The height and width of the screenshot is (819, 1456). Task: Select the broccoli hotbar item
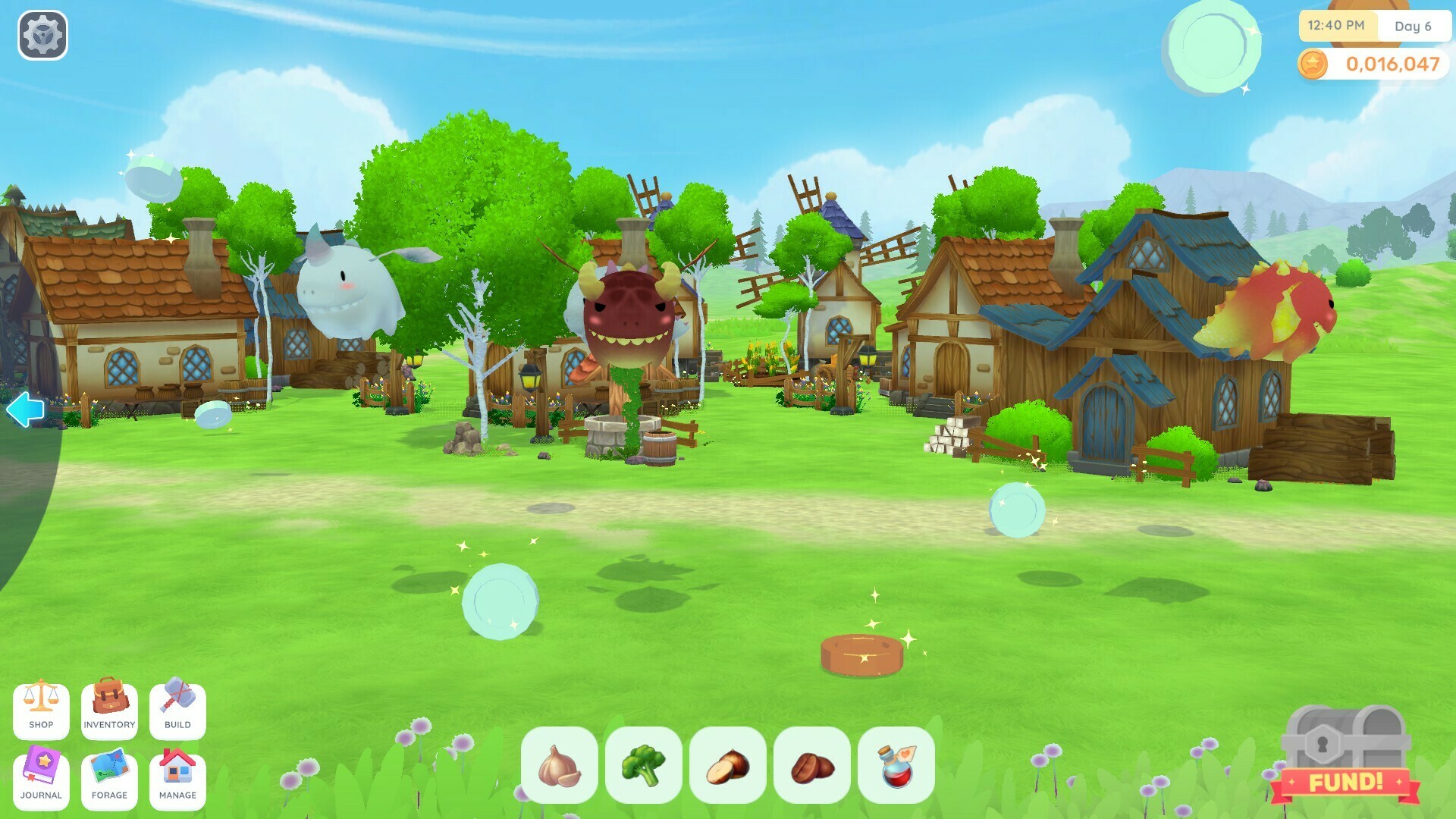click(645, 766)
